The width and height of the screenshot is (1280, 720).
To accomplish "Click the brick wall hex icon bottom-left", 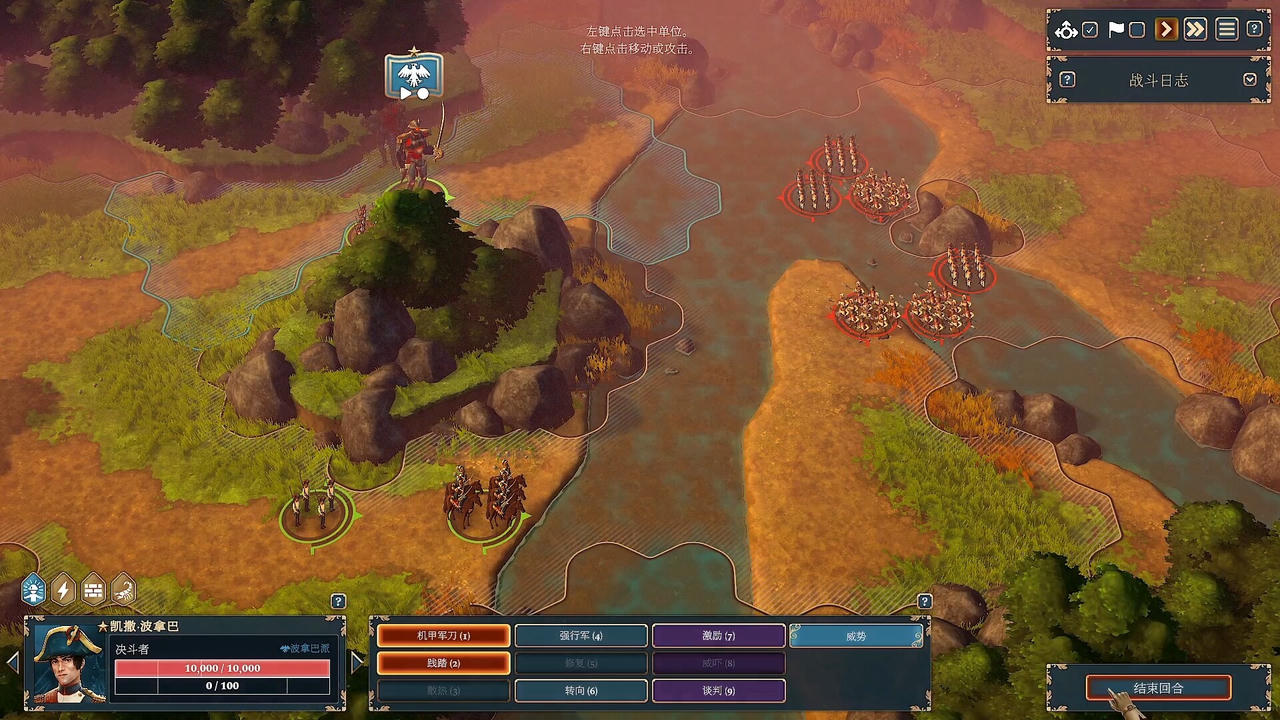I will (x=91, y=590).
